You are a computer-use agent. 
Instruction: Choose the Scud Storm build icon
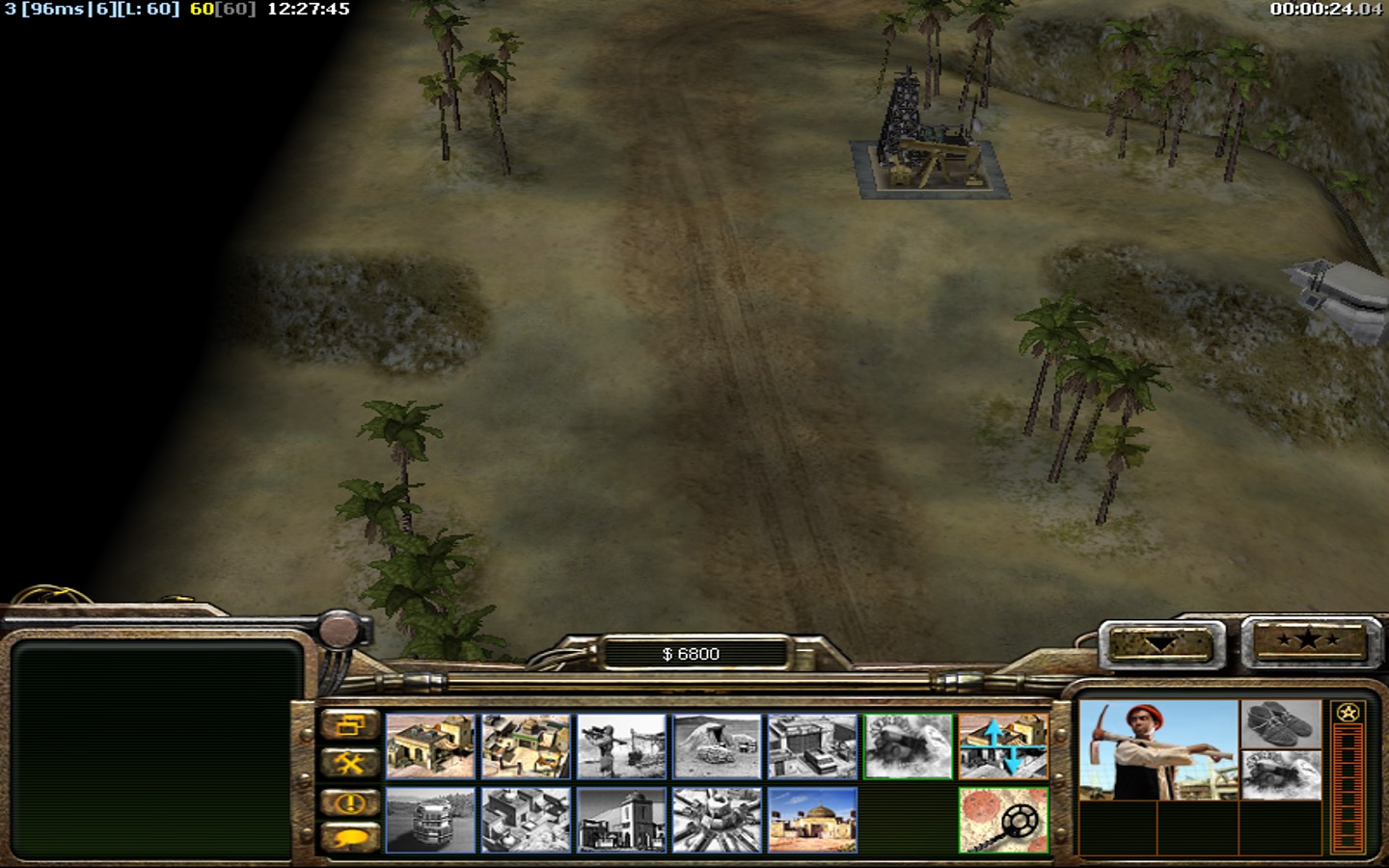(718, 821)
